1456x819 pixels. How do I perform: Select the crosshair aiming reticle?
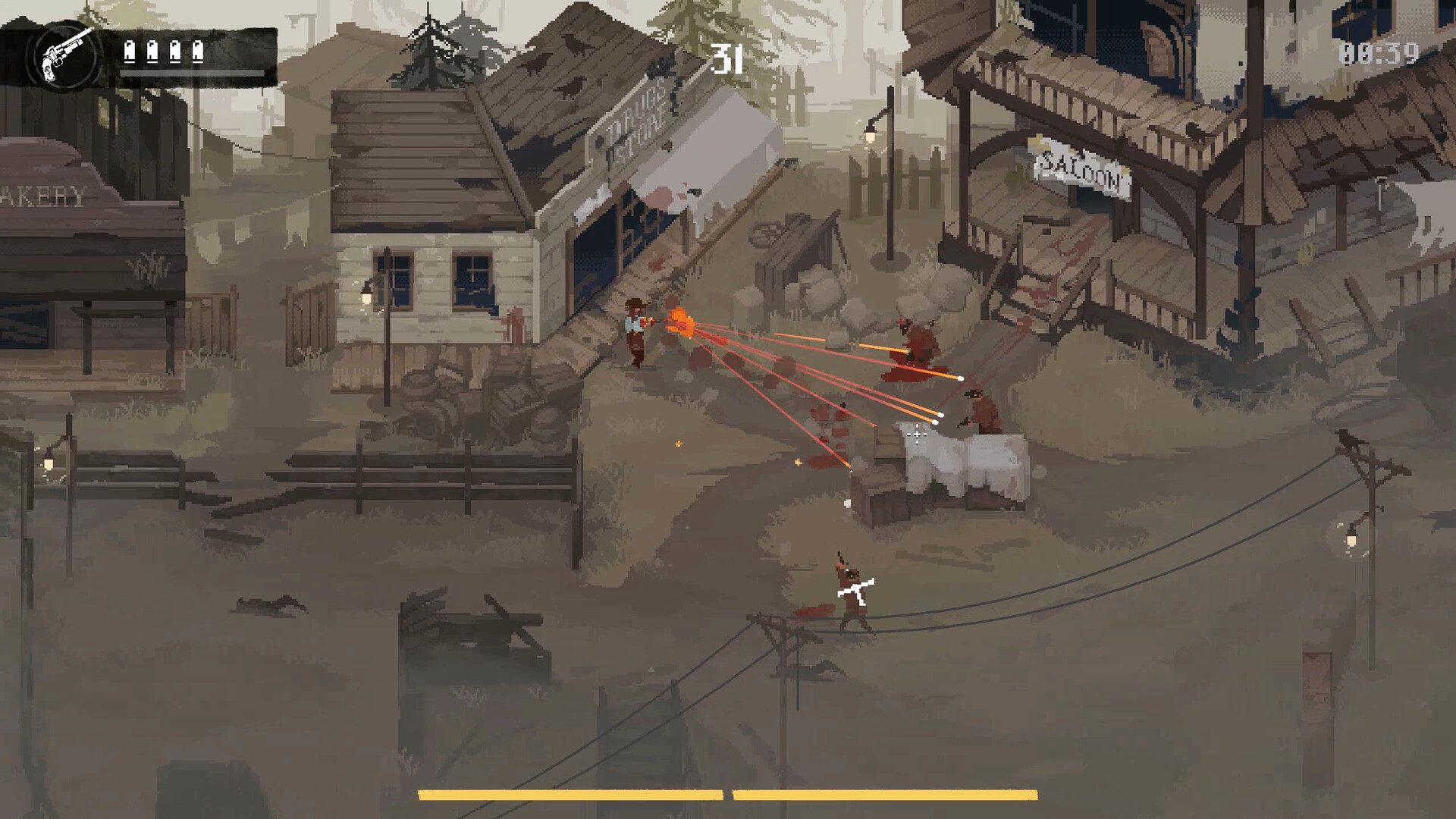pyautogui.click(x=918, y=434)
